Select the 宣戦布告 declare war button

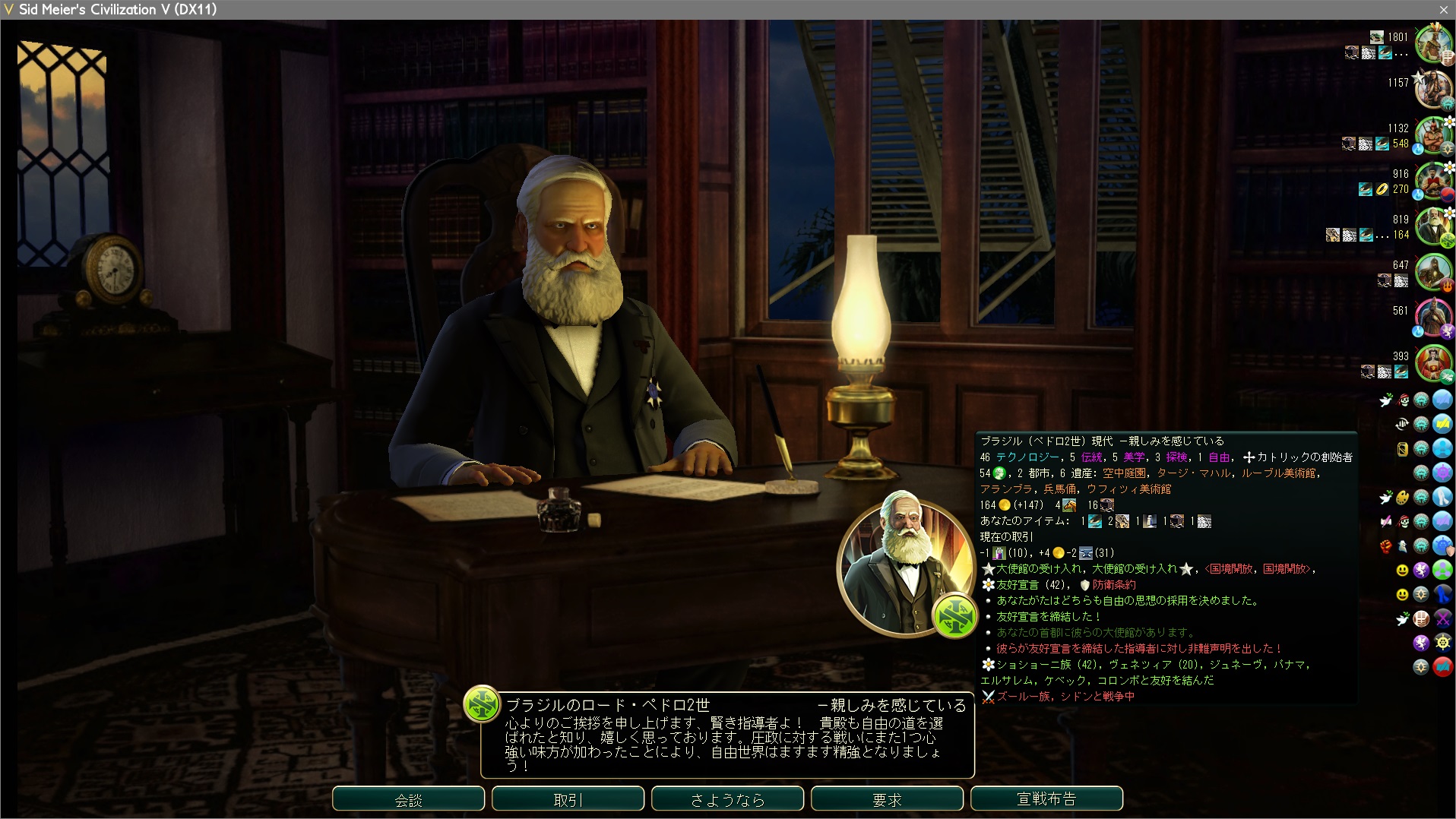pyautogui.click(x=1046, y=799)
